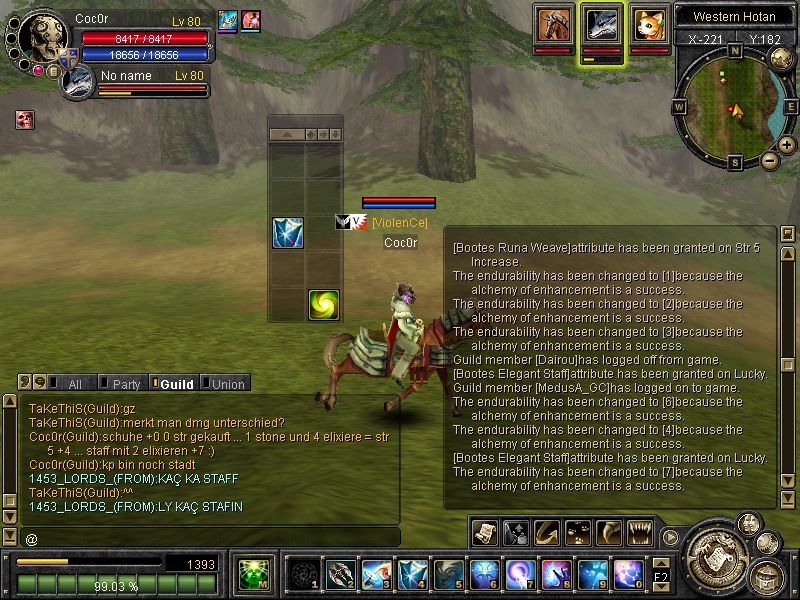Show the Union chat tab
Viewport: 800px width, 600px height.
click(224, 384)
